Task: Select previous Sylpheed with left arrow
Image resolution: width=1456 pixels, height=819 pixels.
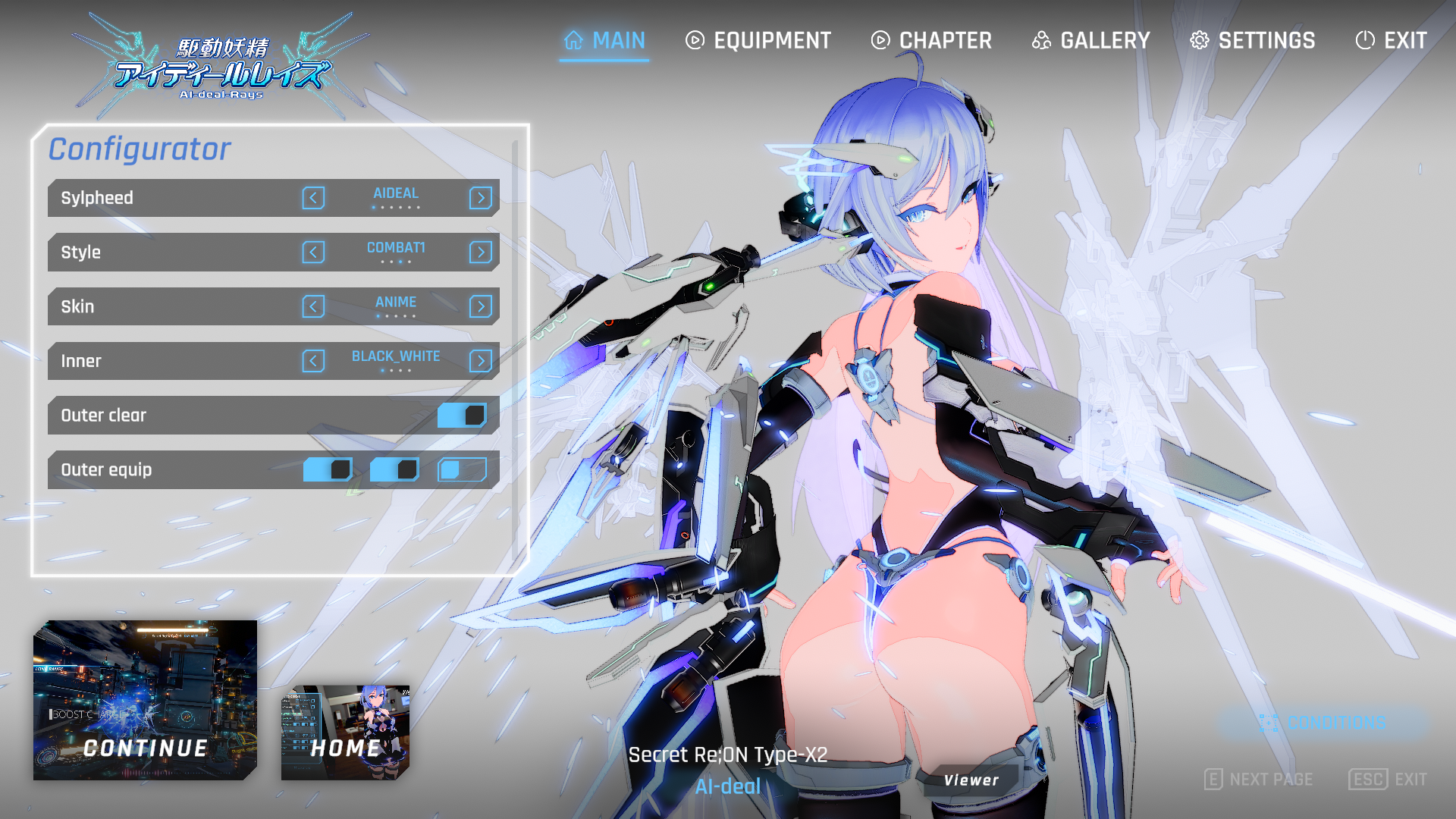Action: tap(313, 198)
